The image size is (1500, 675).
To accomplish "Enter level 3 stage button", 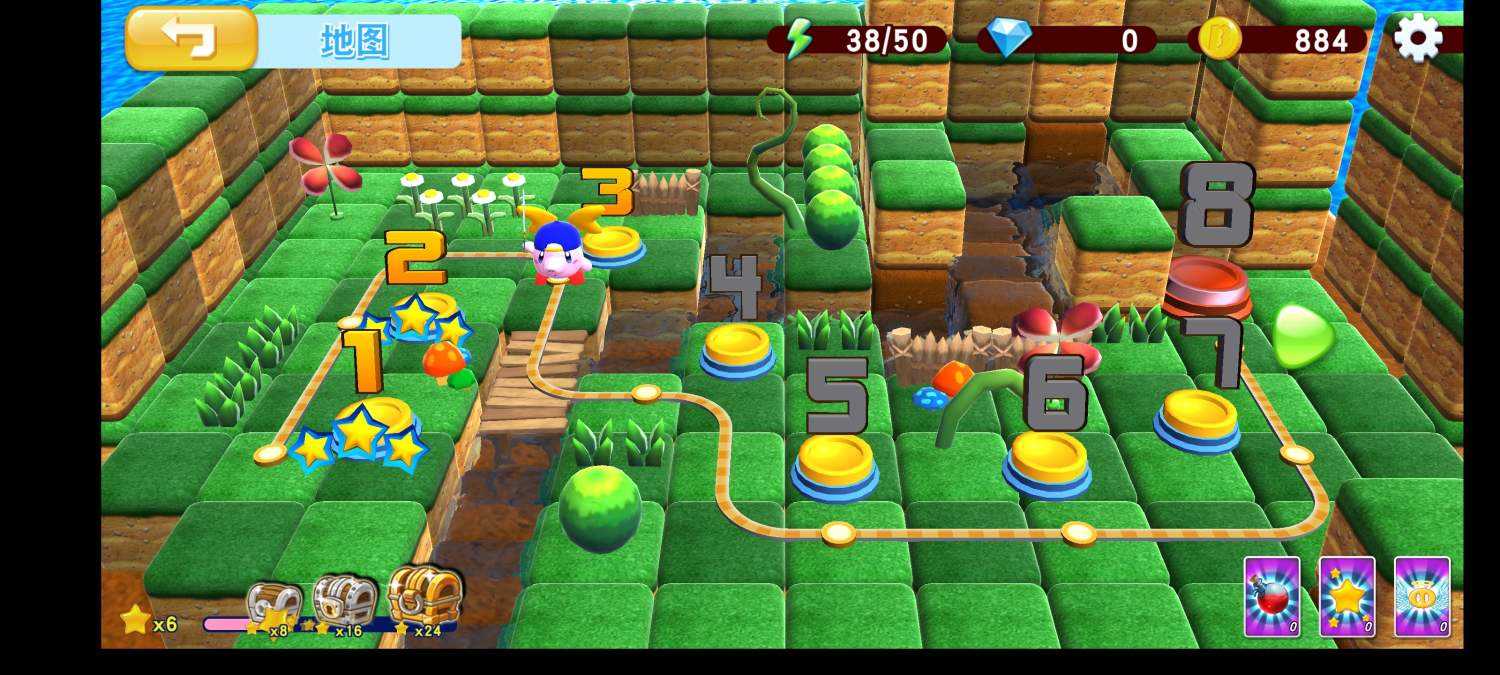I will [612, 243].
